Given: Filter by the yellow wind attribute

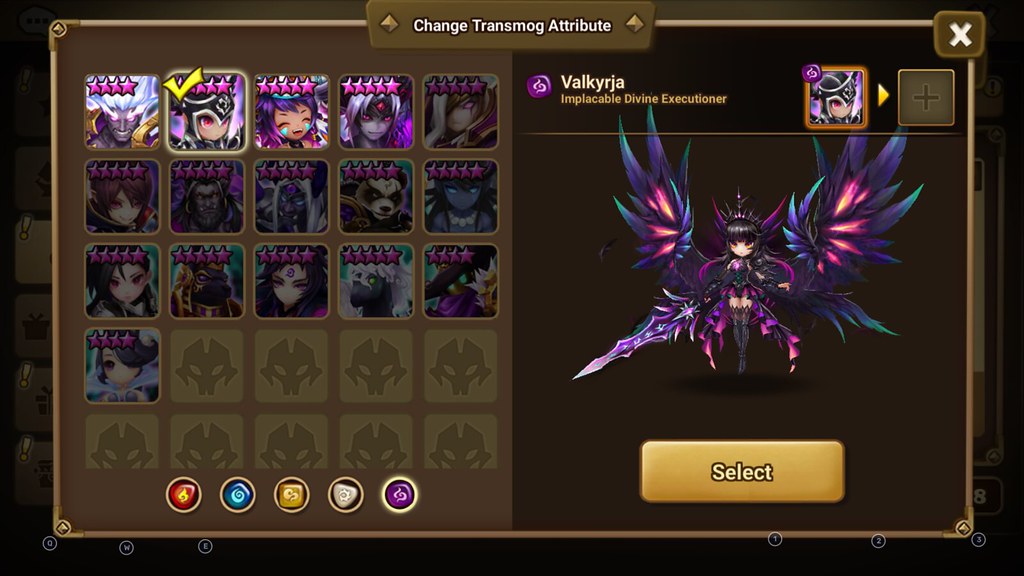Looking at the screenshot, I should click(x=292, y=494).
